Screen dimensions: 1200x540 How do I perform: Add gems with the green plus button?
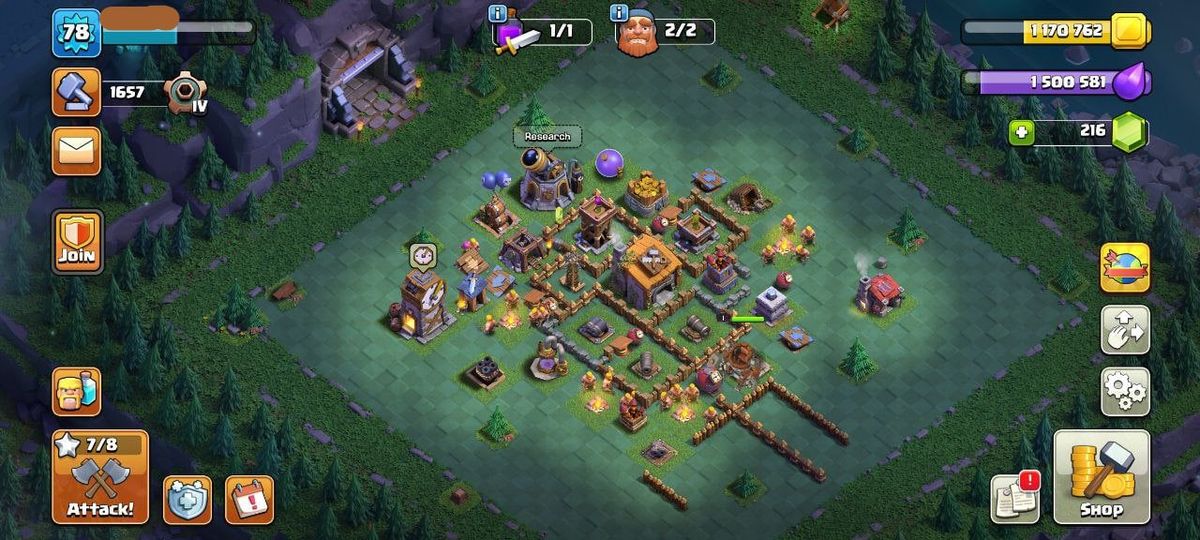pos(1021,132)
